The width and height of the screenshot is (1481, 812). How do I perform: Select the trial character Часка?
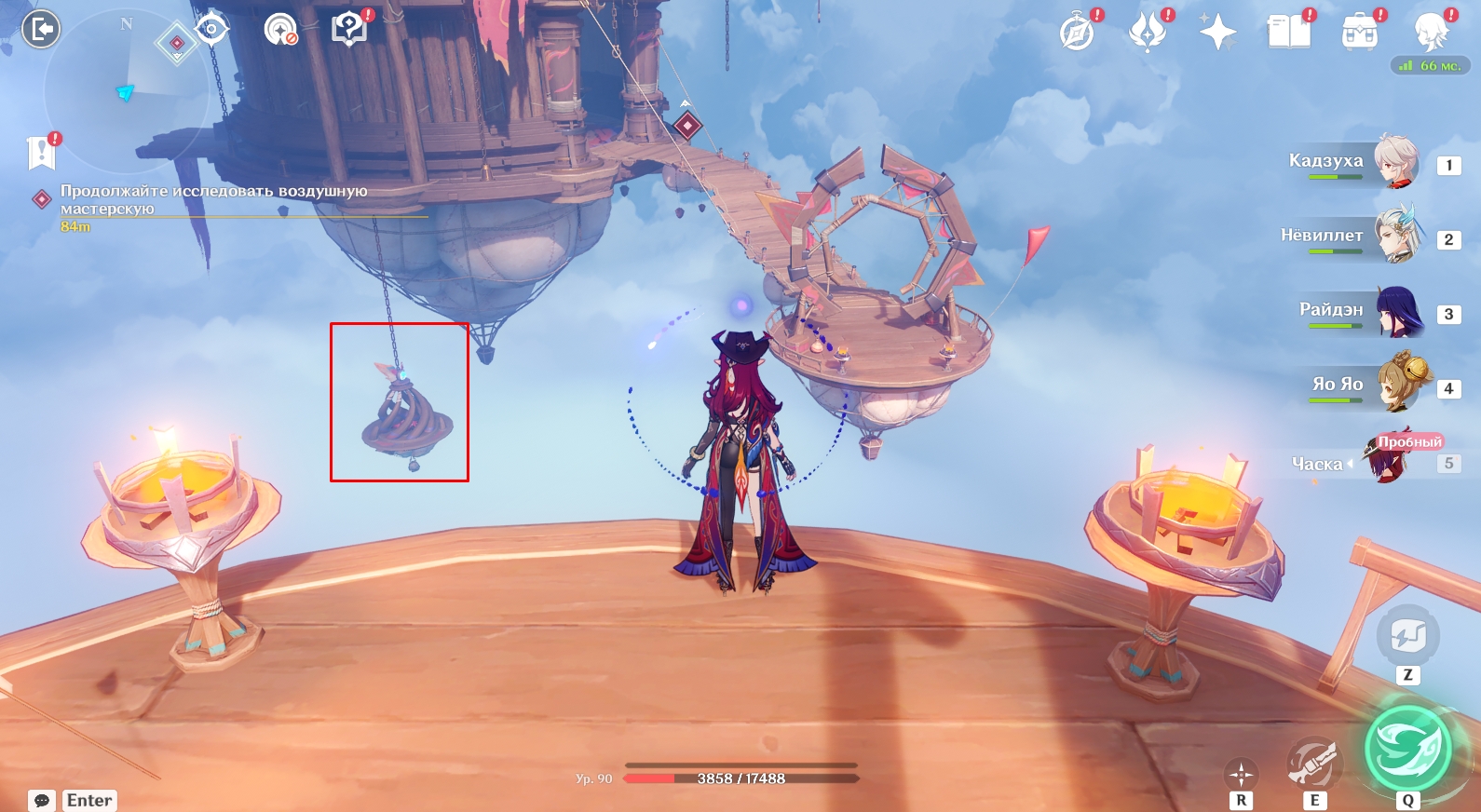1388,460
